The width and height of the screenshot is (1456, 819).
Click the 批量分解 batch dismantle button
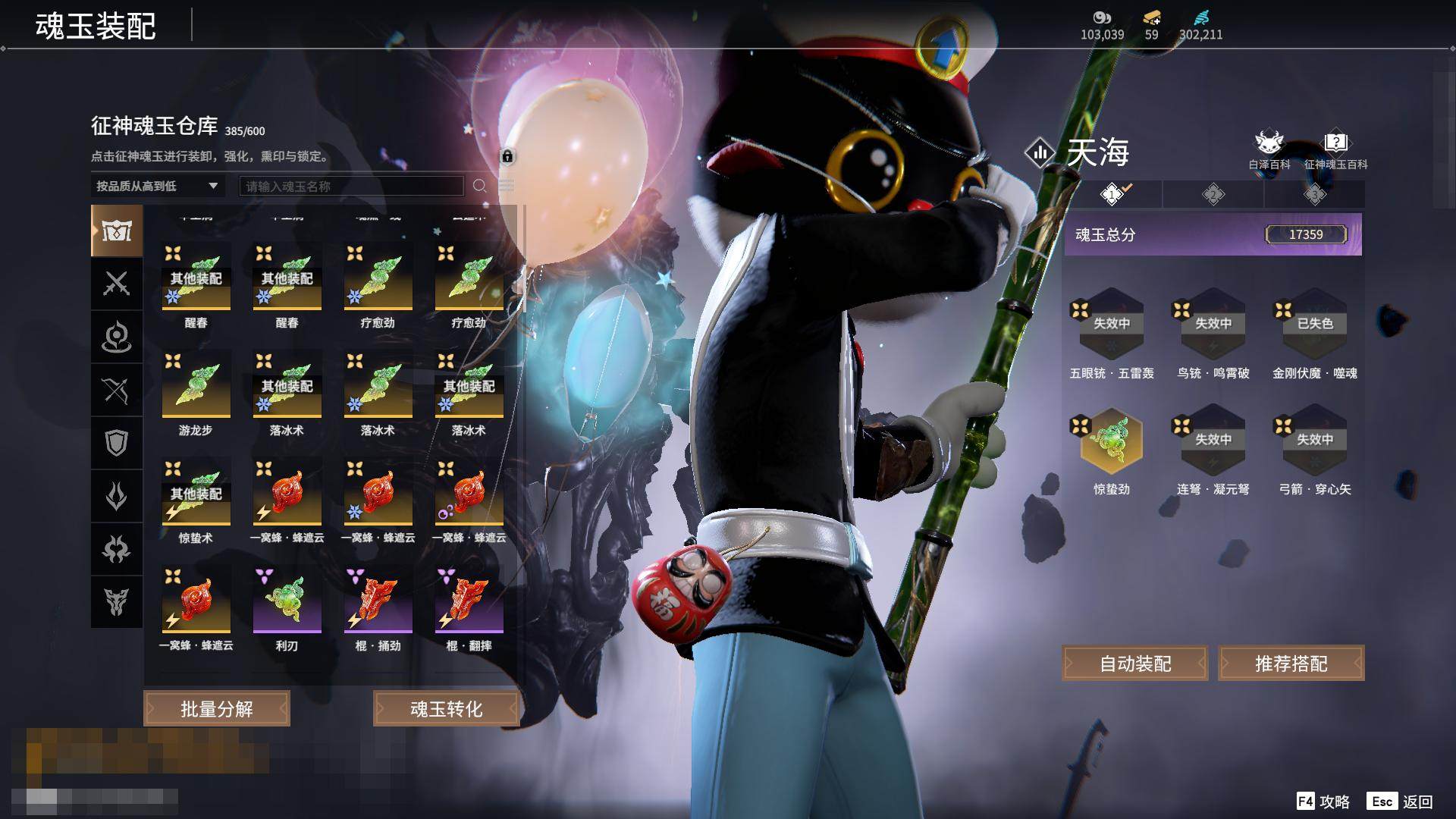tap(217, 709)
